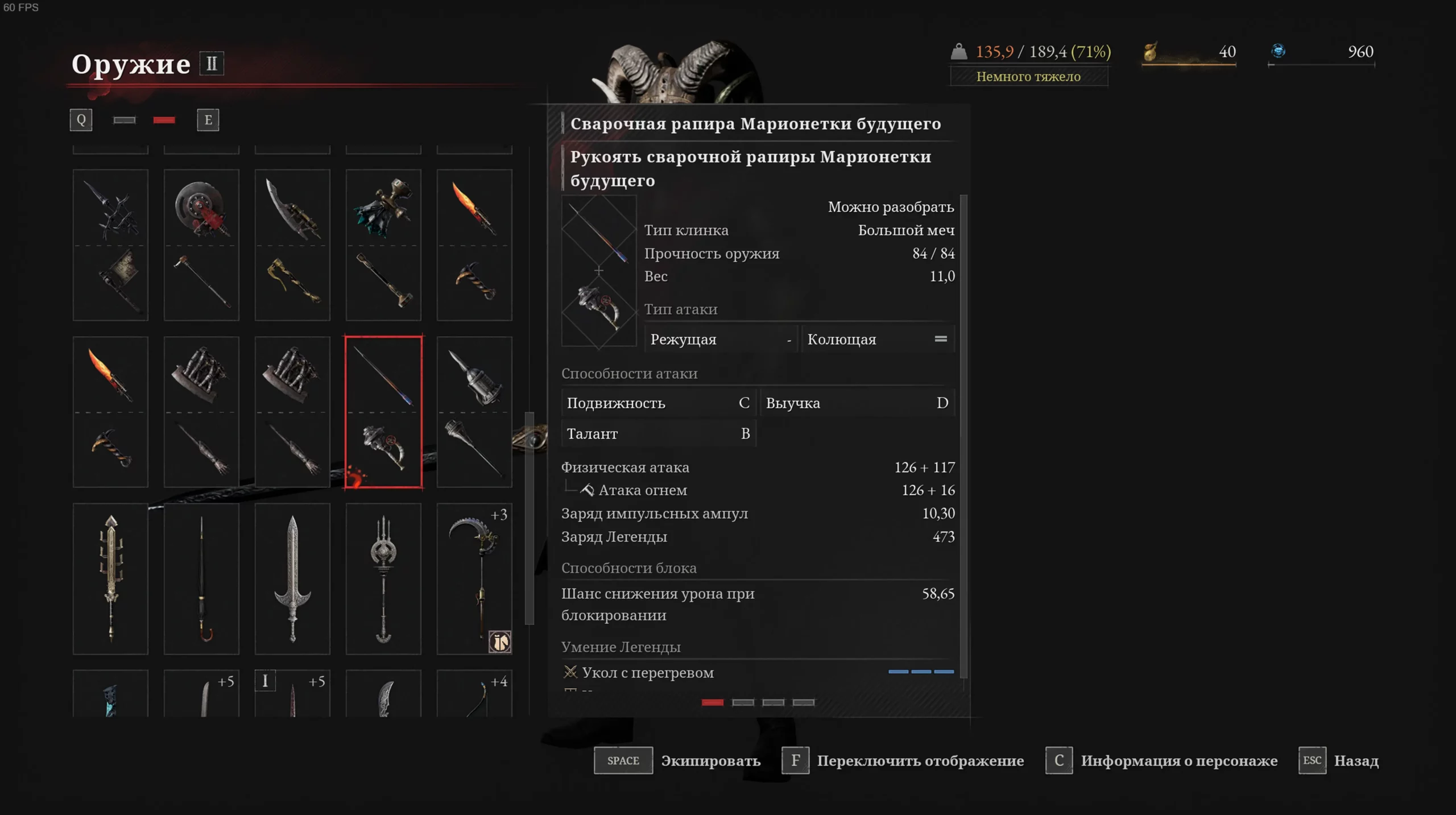Screen dimensions: 1456x815
Task: Click the weapon grid scrollbar
Action: 530,518
